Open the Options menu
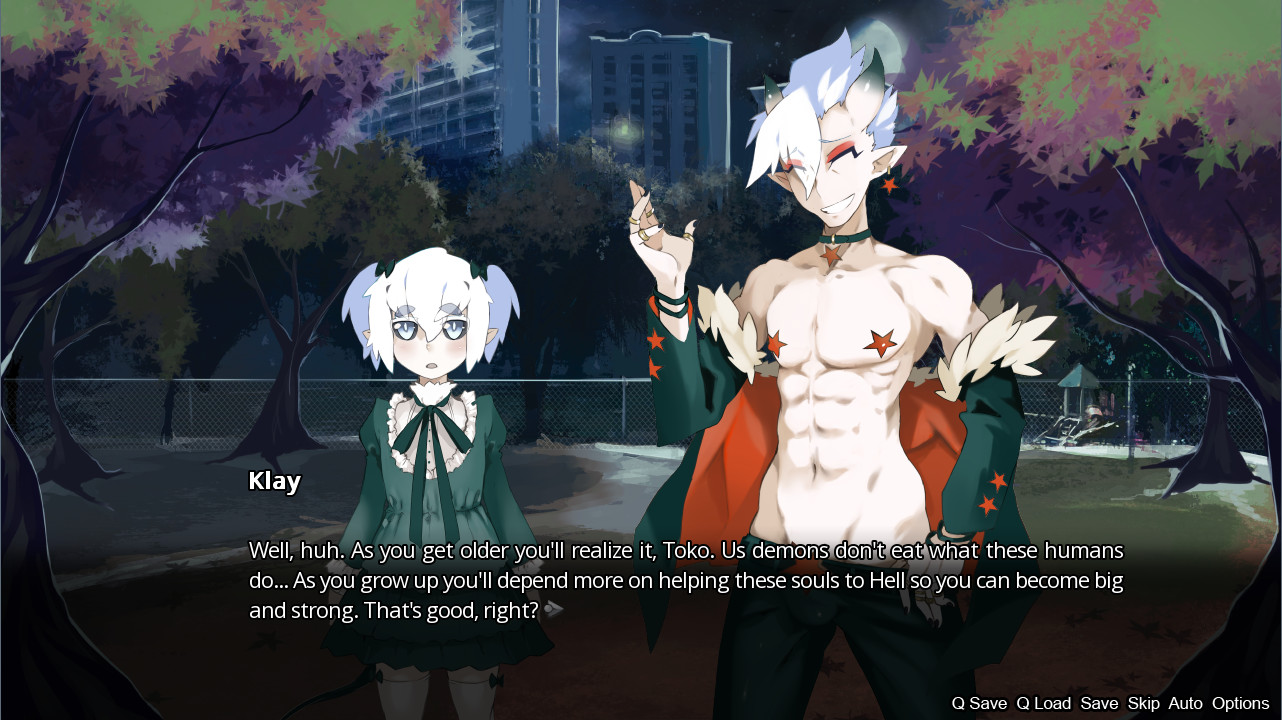This screenshot has width=1282, height=720. click(x=1238, y=703)
